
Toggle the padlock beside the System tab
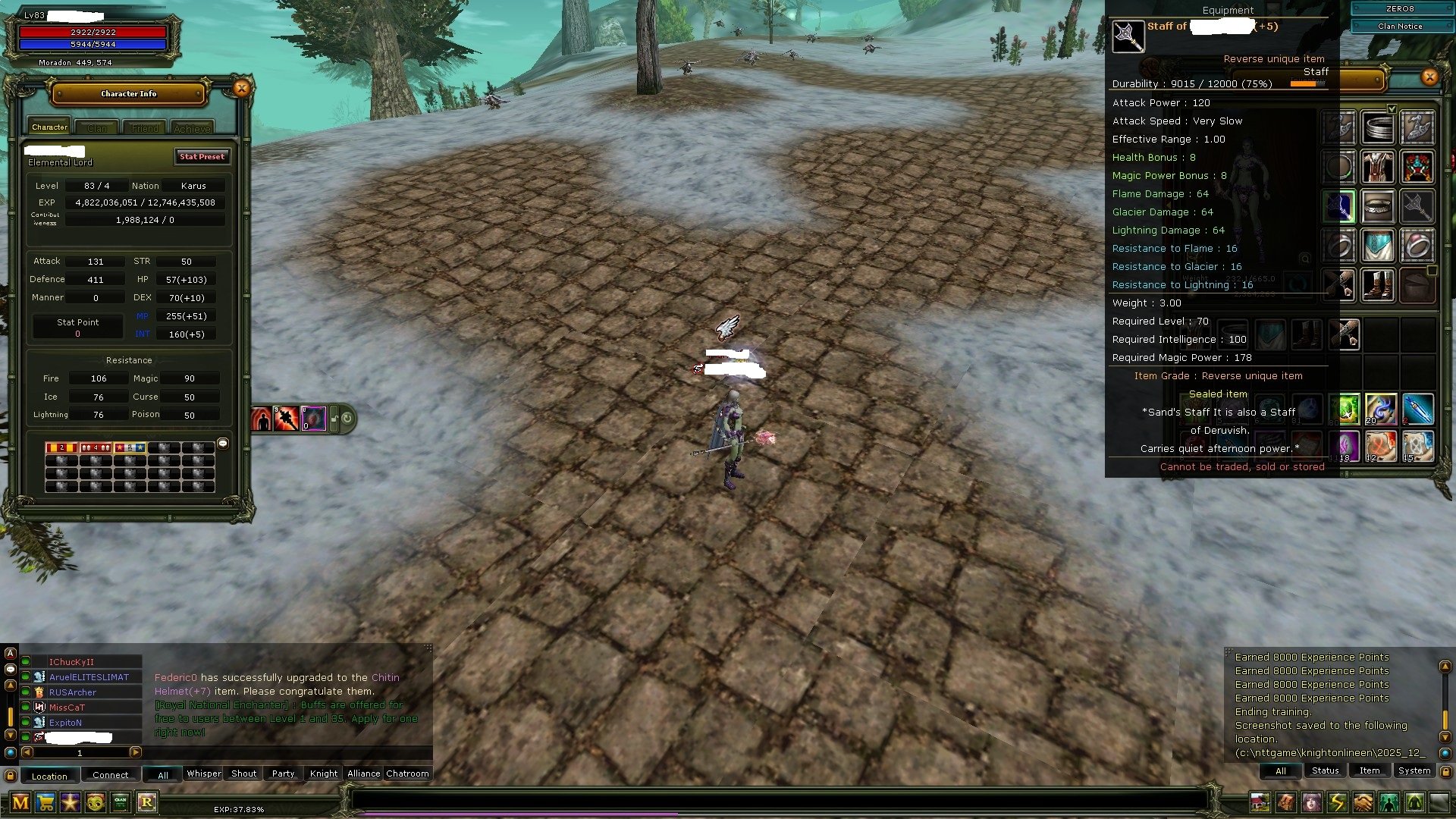coord(1446,771)
